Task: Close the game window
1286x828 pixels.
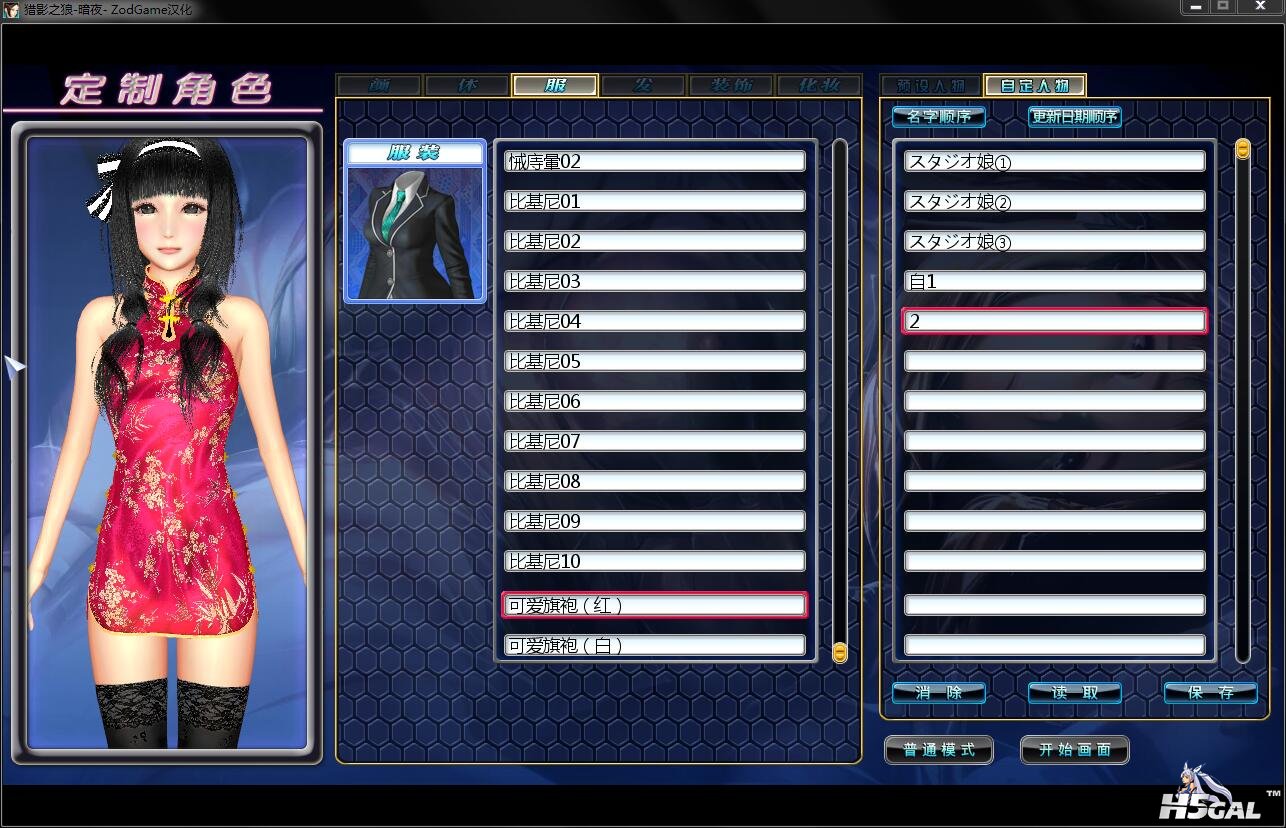Action: tap(1260, 7)
